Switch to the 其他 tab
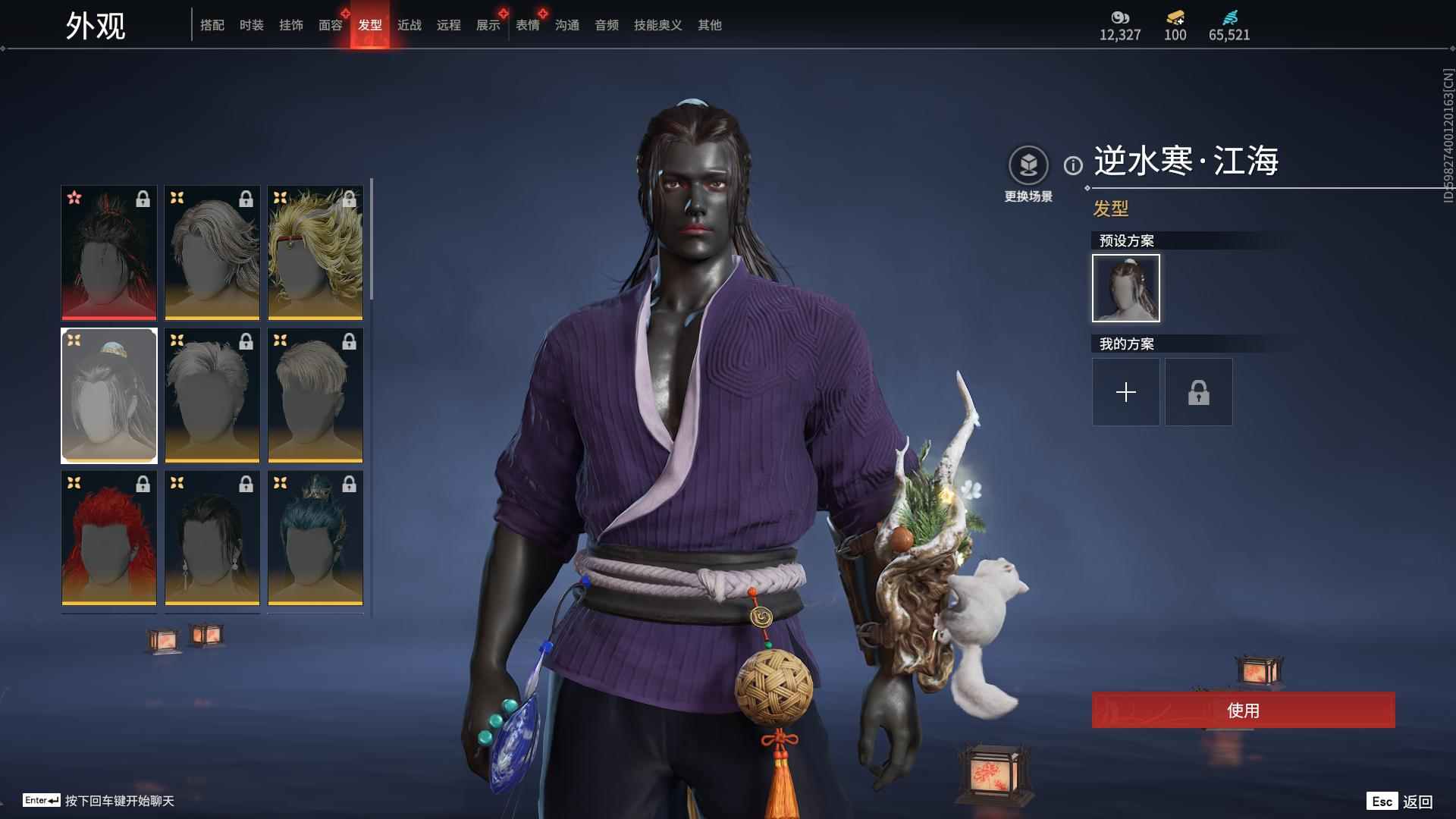Screen dimensions: 1456x819 click(x=710, y=25)
